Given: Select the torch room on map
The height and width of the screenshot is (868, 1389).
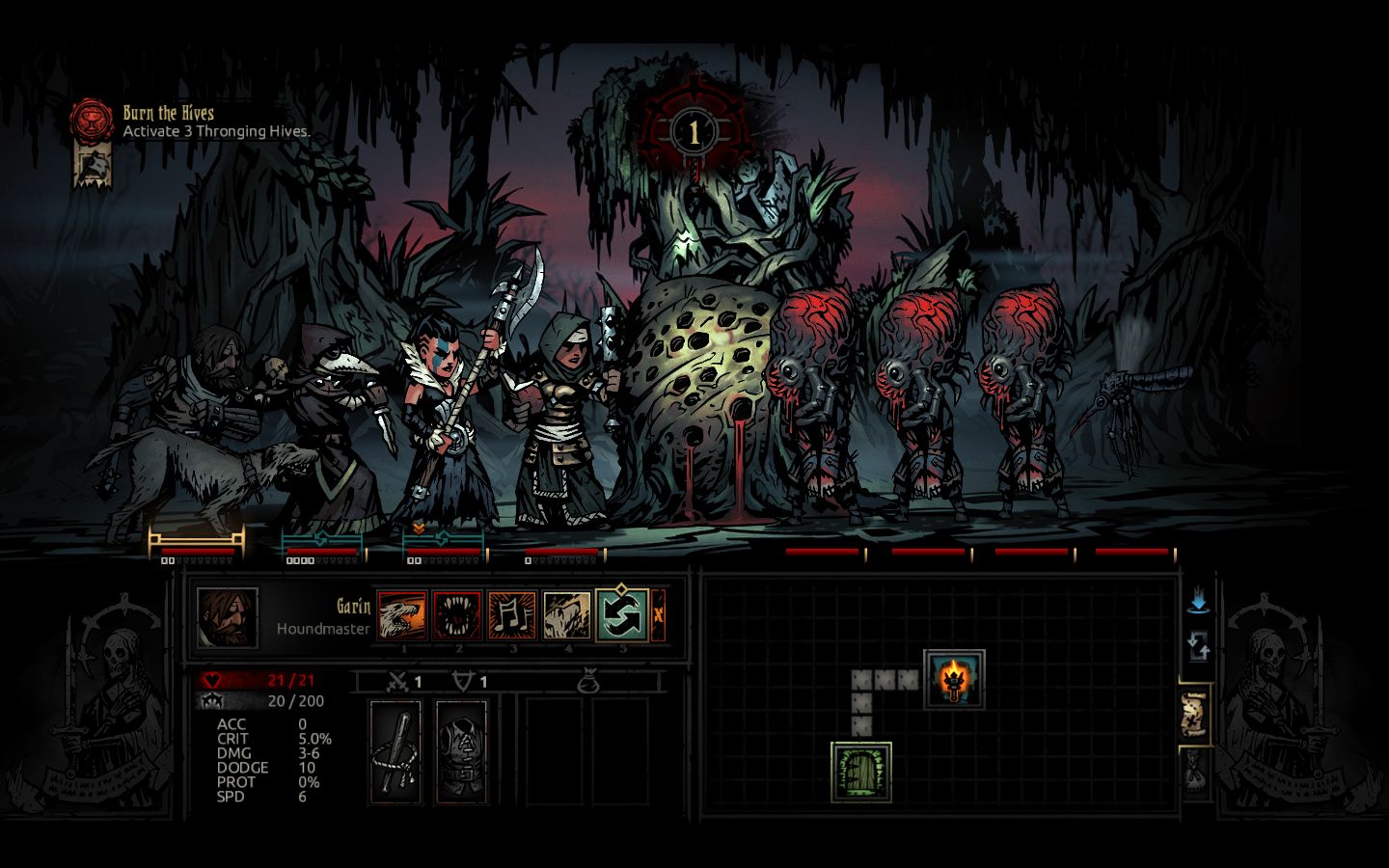Looking at the screenshot, I should (954, 679).
